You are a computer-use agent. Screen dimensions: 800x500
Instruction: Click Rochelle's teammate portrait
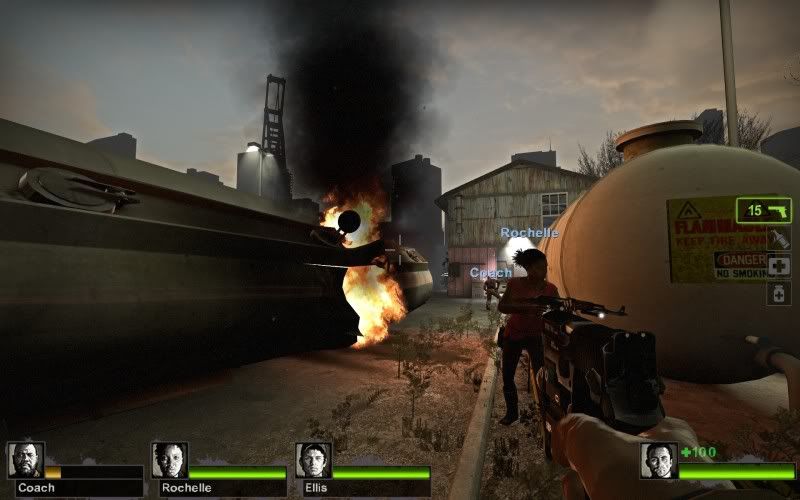[169, 460]
